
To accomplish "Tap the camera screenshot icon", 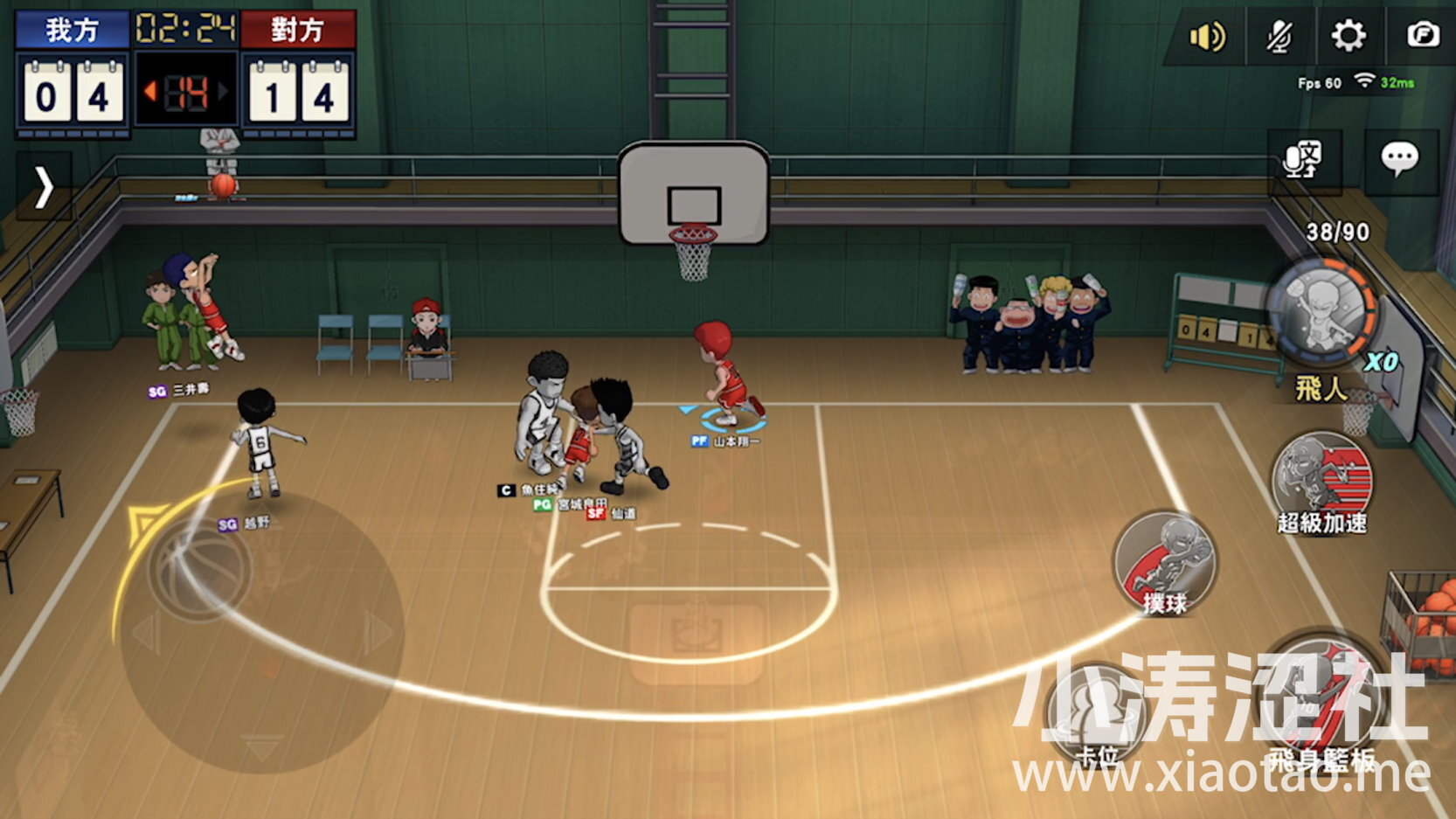I will point(1422,36).
